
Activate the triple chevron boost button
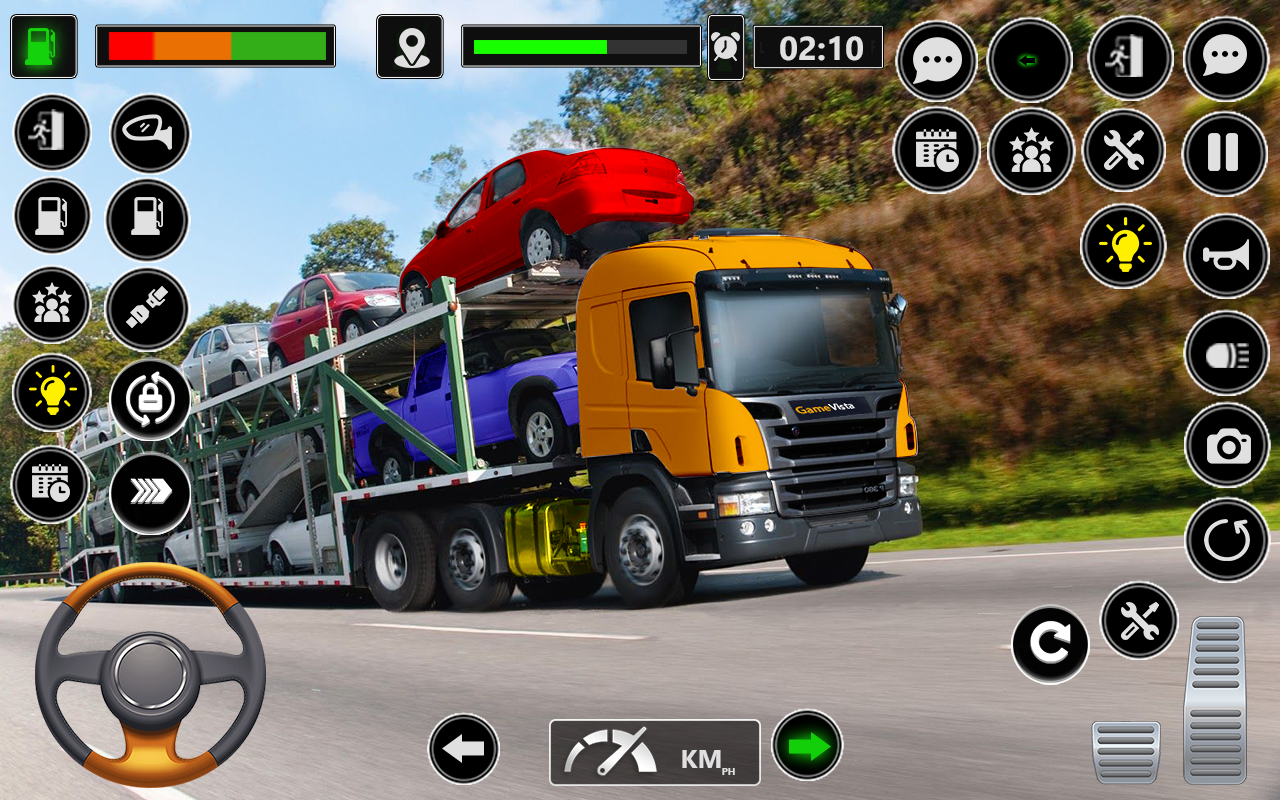click(x=150, y=492)
